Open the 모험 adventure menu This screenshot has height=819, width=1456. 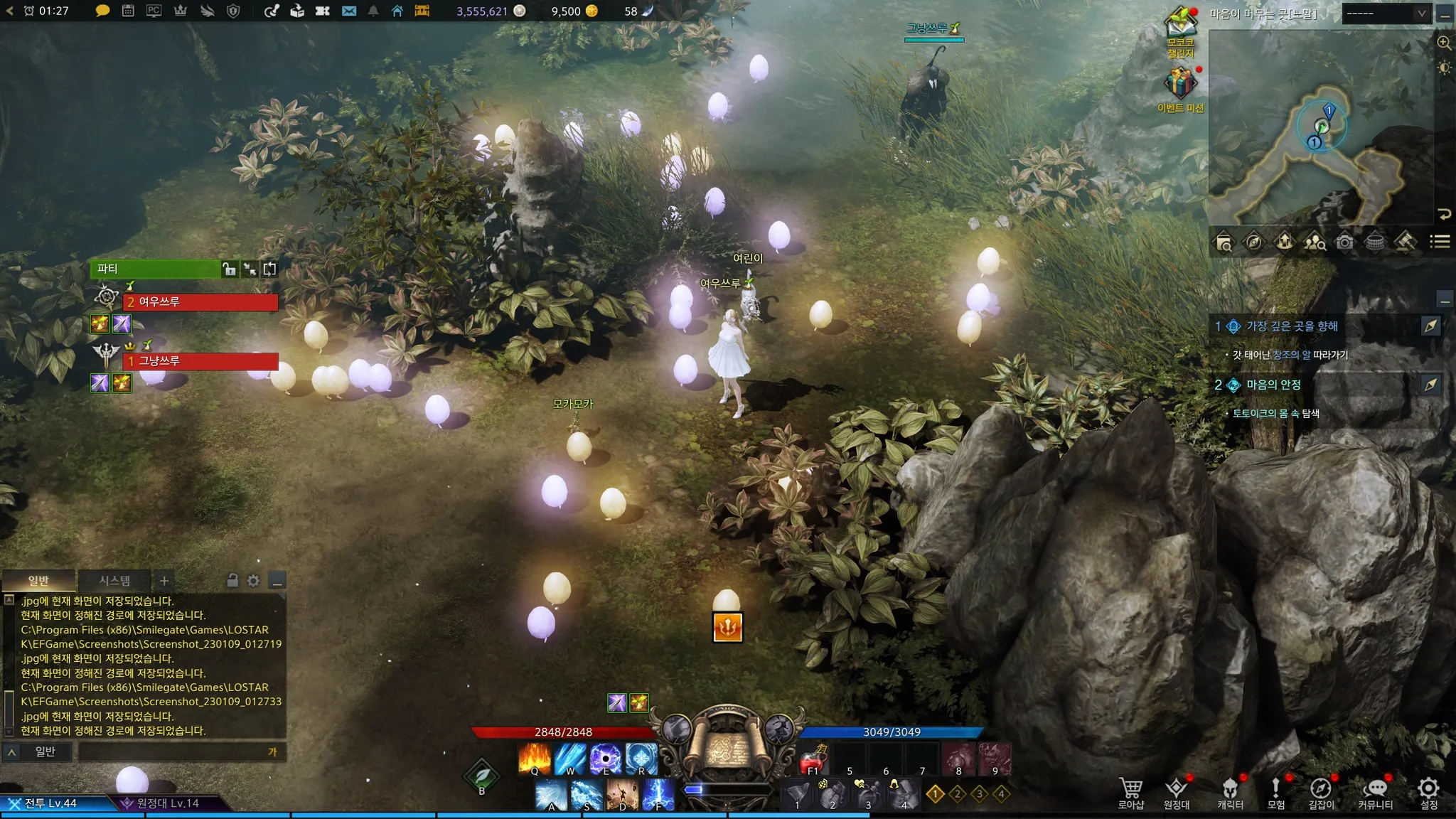pyautogui.click(x=1276, y=792)
